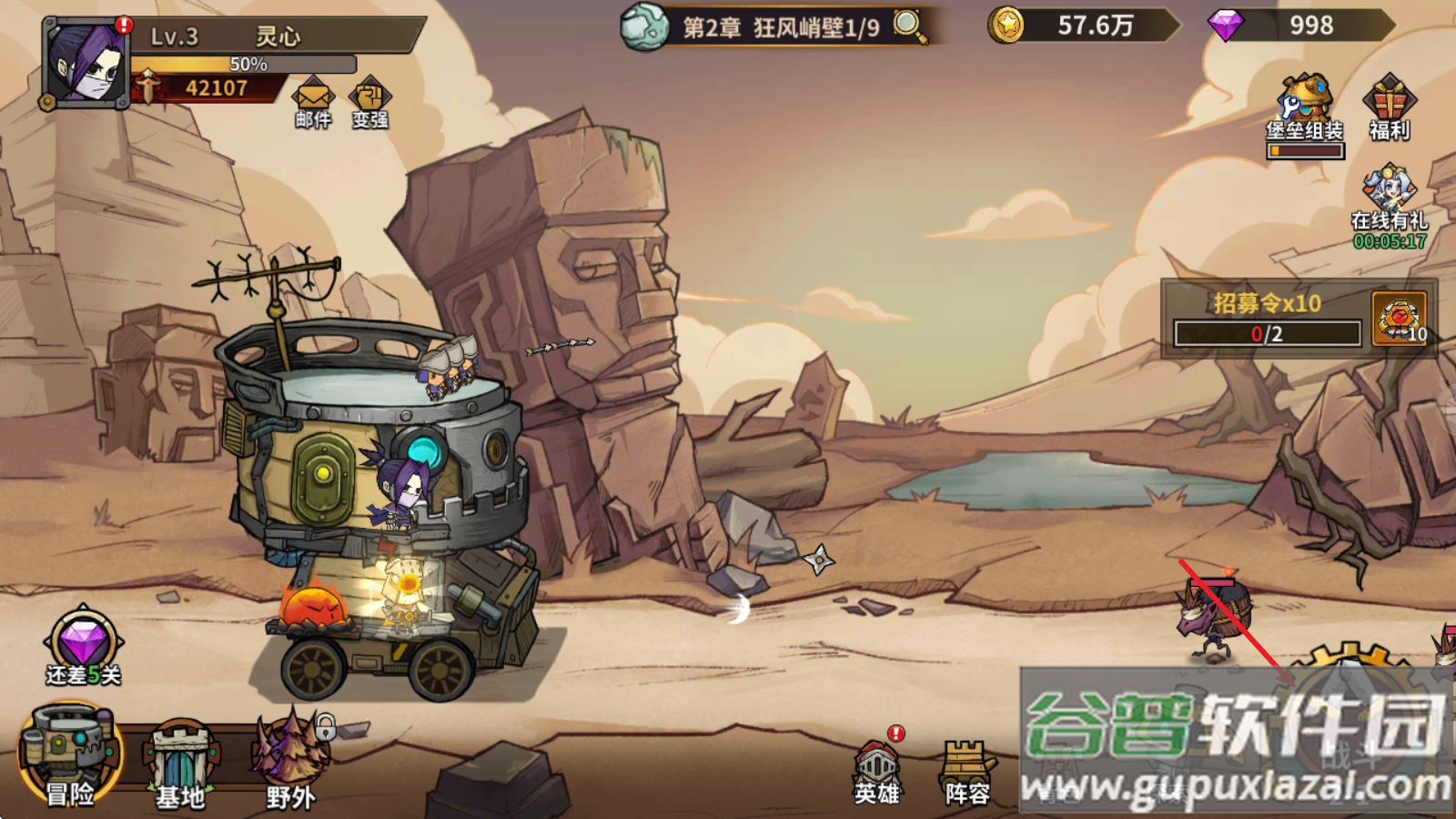Tap the gold coin currency icon
The width and height of the screenshot is (1456, 819).
pyautogui.click(x=1007, y=25)
